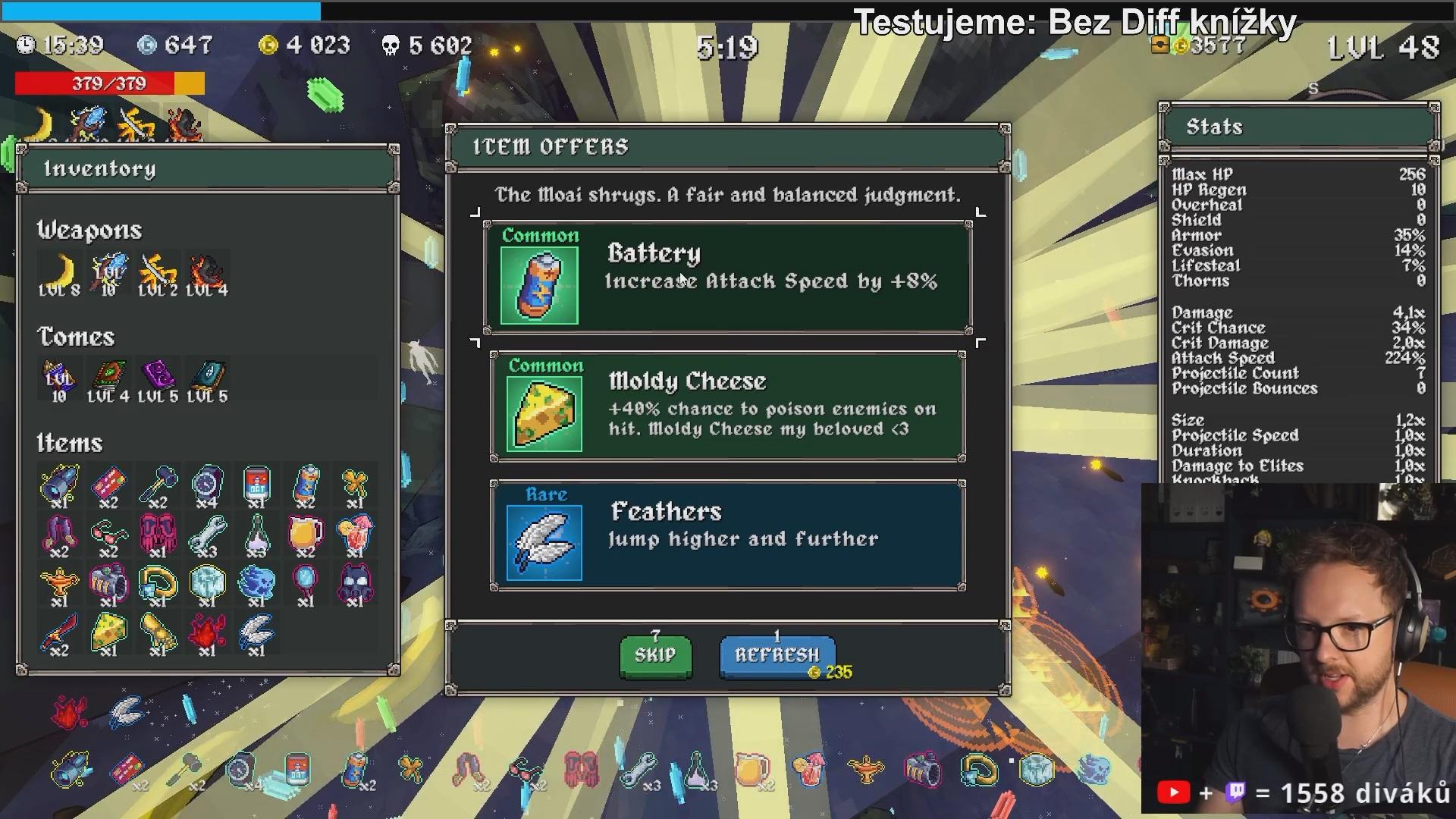This screenshot has width=1456, height=819.
Task: Inspect the pink sunglasses item
Action: [x=108, y=535]
